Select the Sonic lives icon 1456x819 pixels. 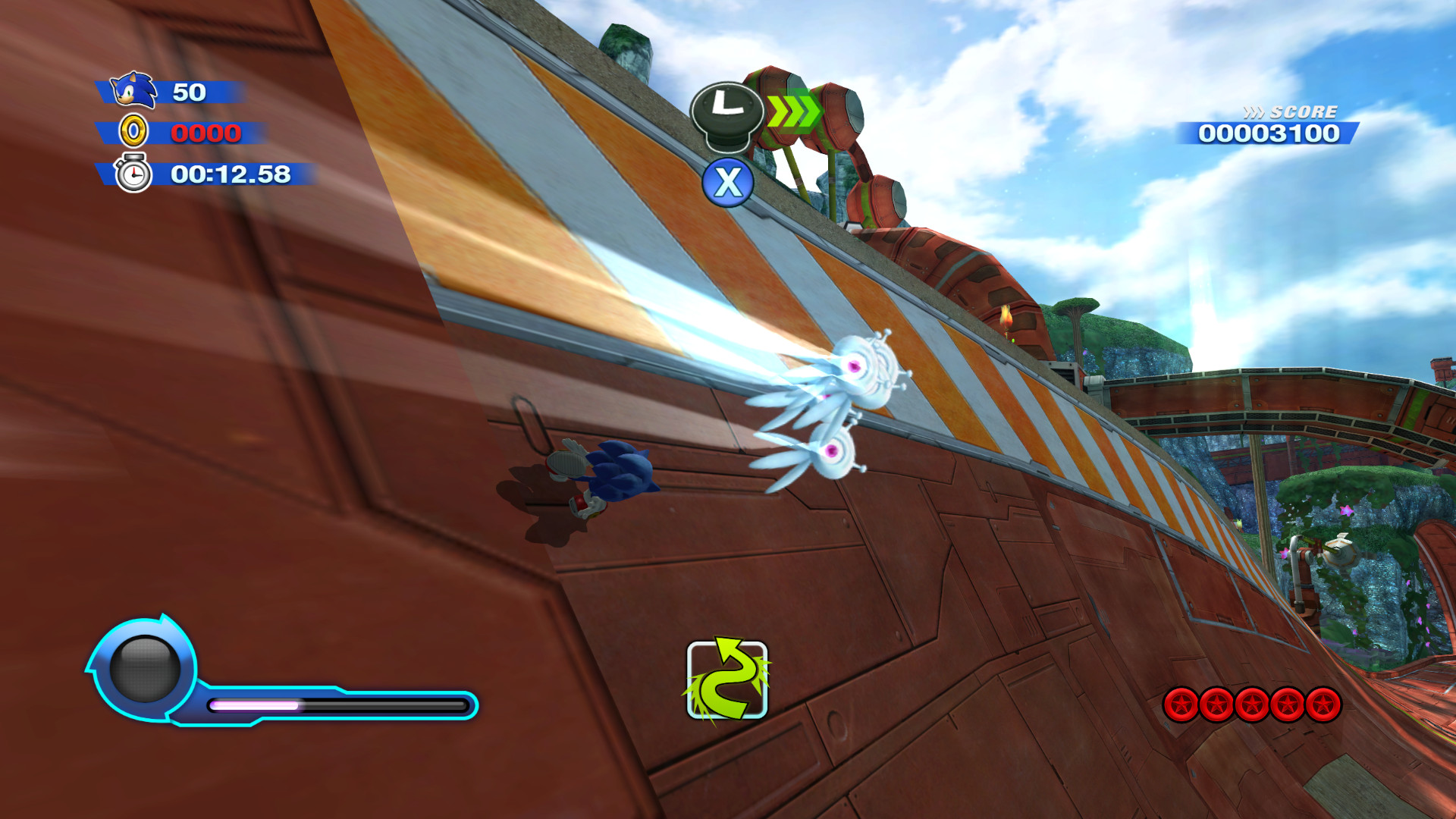click(133, 89)
